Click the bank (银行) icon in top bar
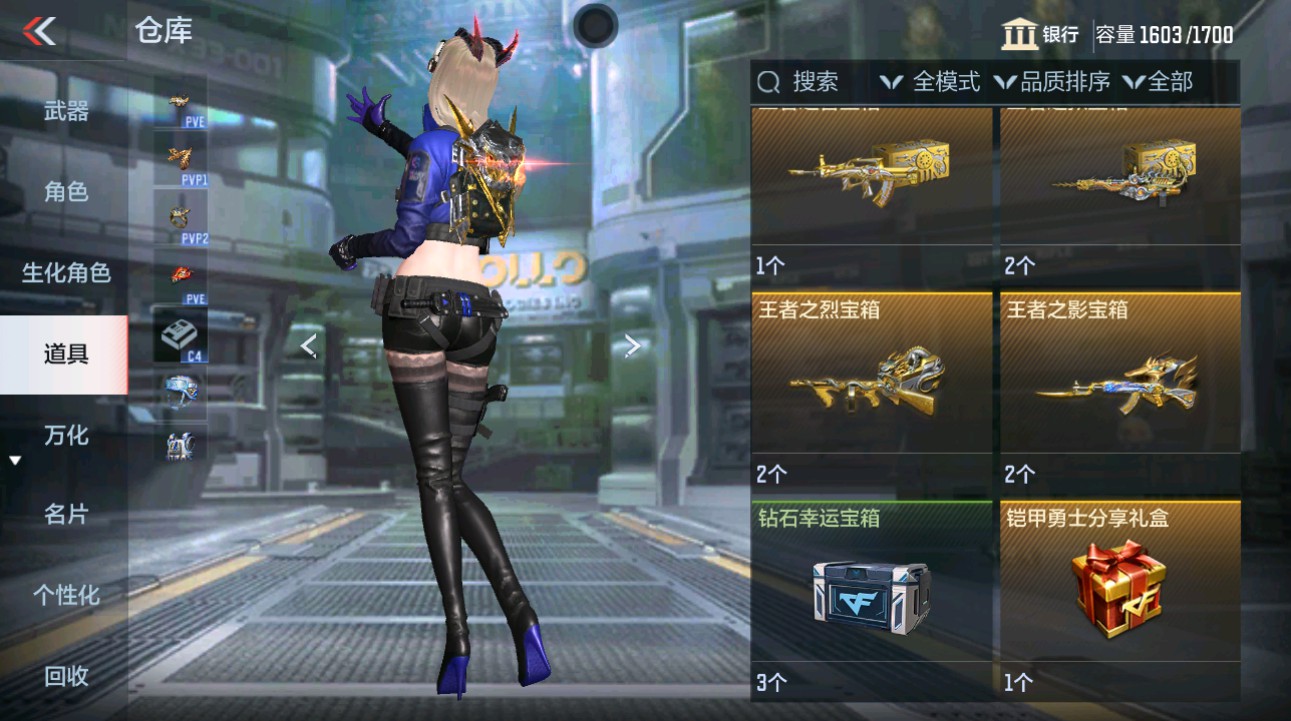Screen dimensions: 1291x721 click(1018, 33)
